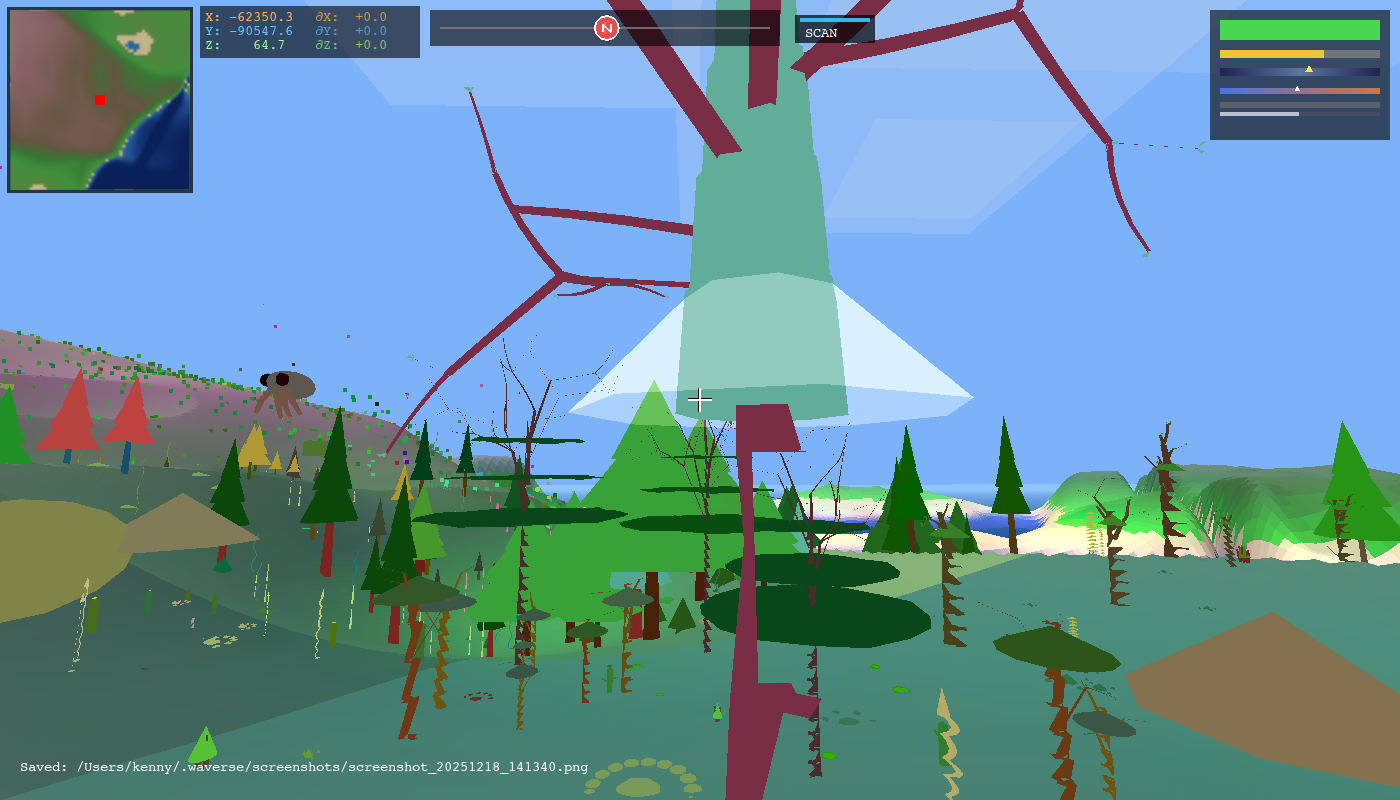
Task: Click the center crosshair reticle
Action: [700, 399]
